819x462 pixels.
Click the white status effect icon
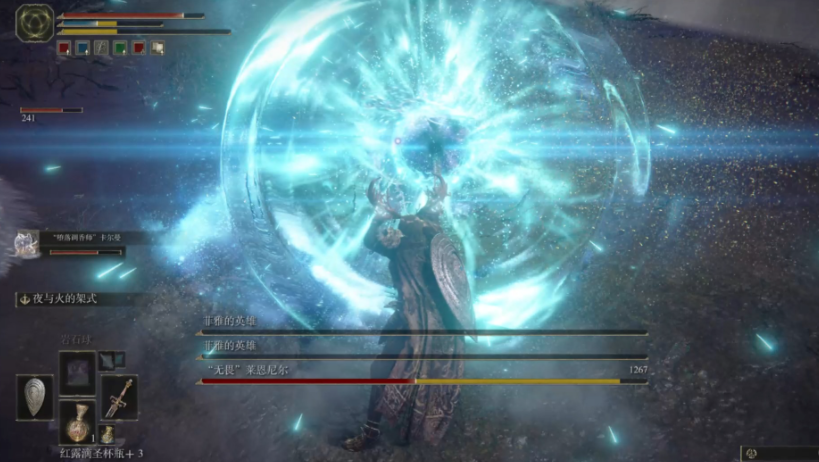pos(157,47)
